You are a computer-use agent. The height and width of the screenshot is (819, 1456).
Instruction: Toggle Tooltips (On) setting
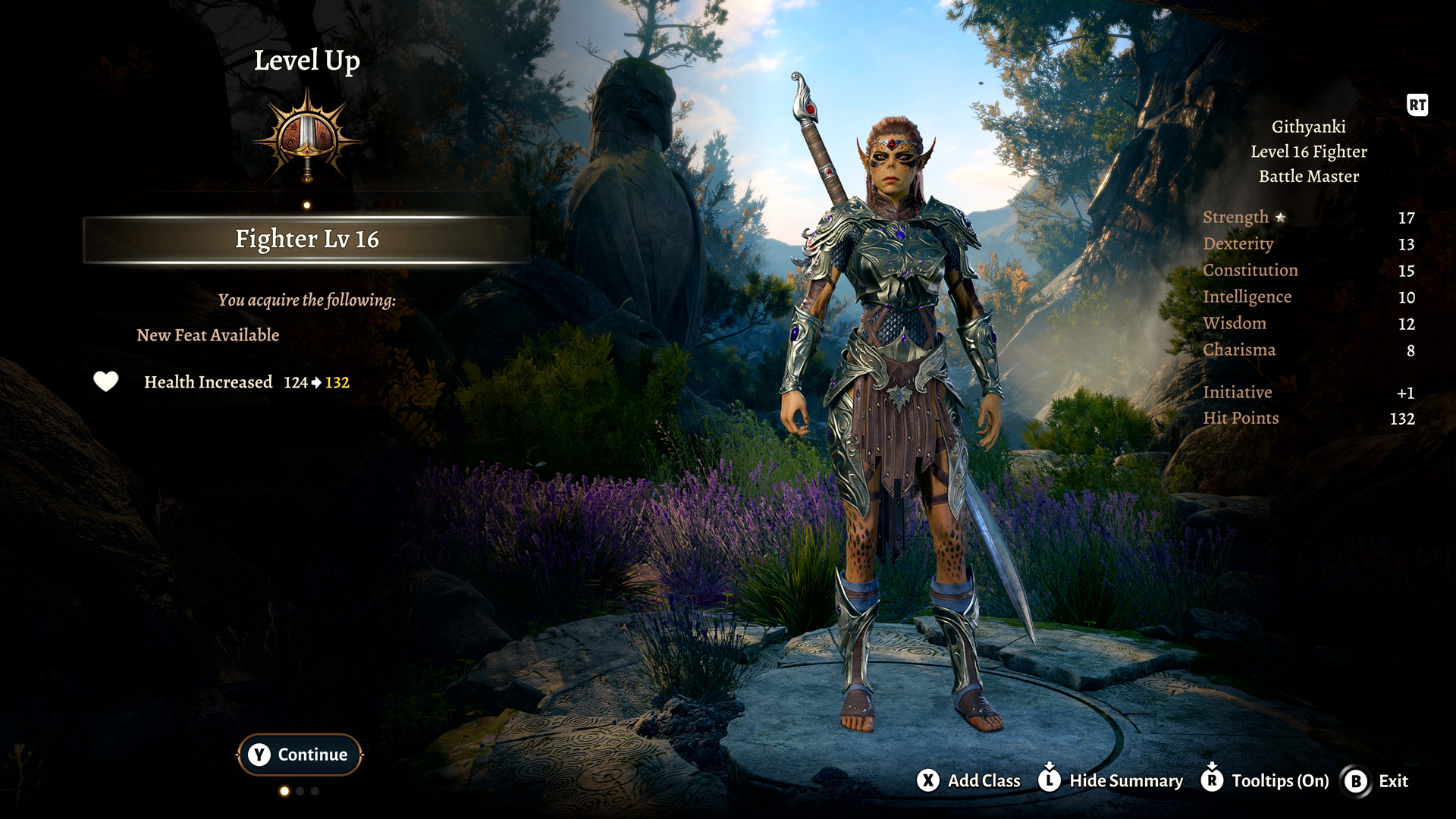pyautogui.click(x=1265, y=780)
